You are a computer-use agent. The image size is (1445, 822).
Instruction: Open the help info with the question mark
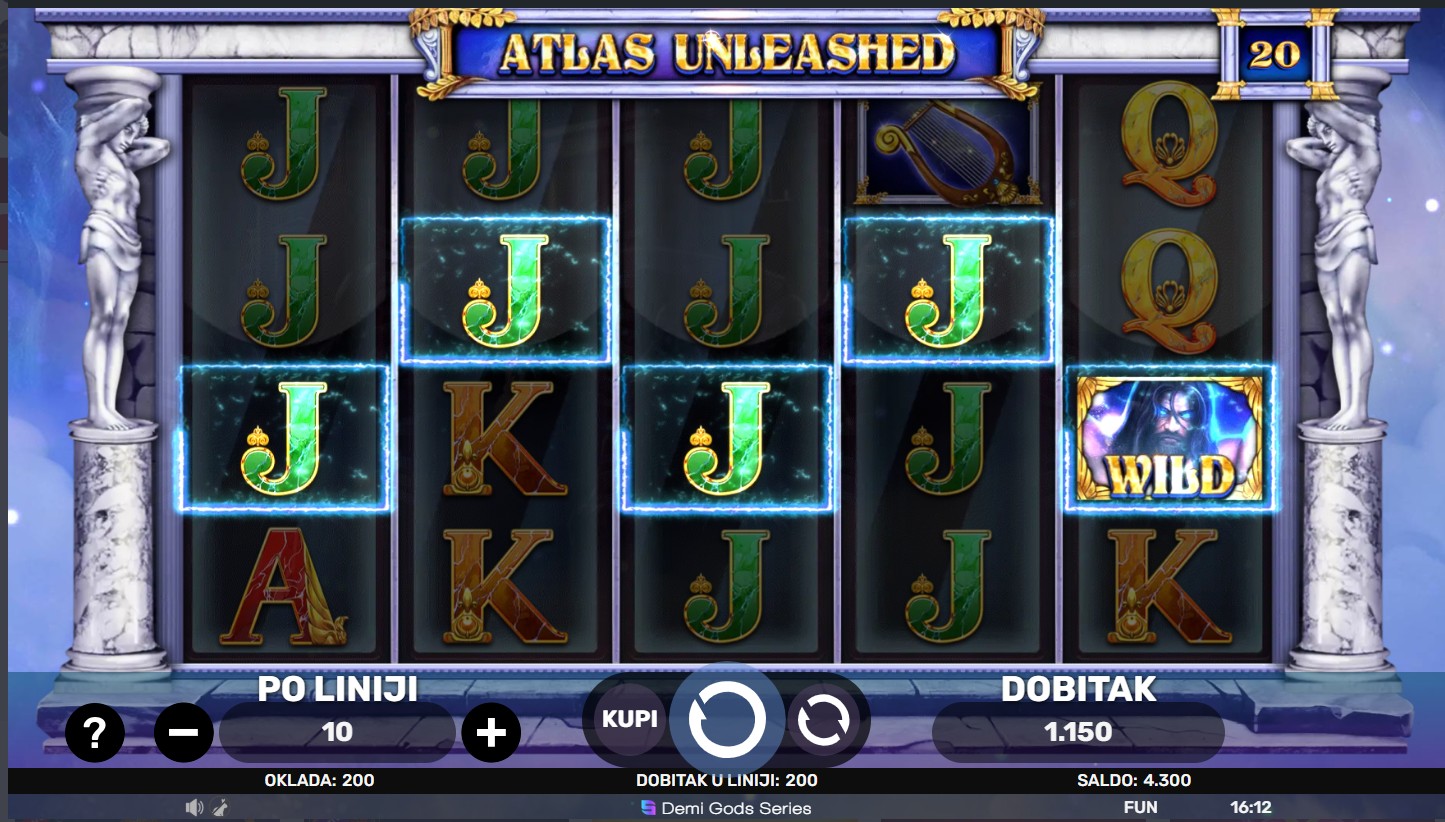pyautogui.click(x=95, y=733)
